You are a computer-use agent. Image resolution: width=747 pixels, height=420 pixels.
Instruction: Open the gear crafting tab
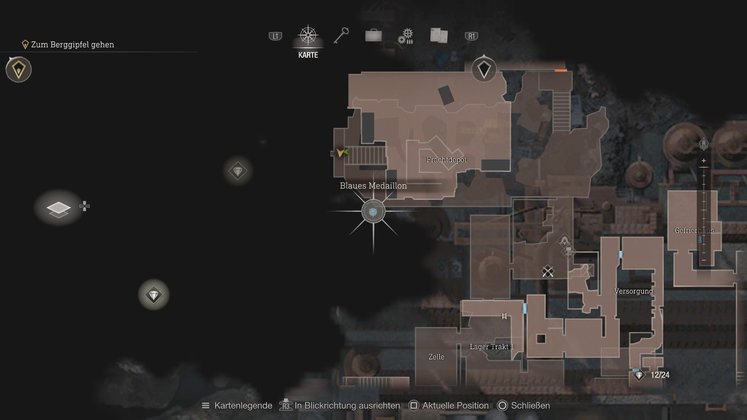[x=405, y=37]
